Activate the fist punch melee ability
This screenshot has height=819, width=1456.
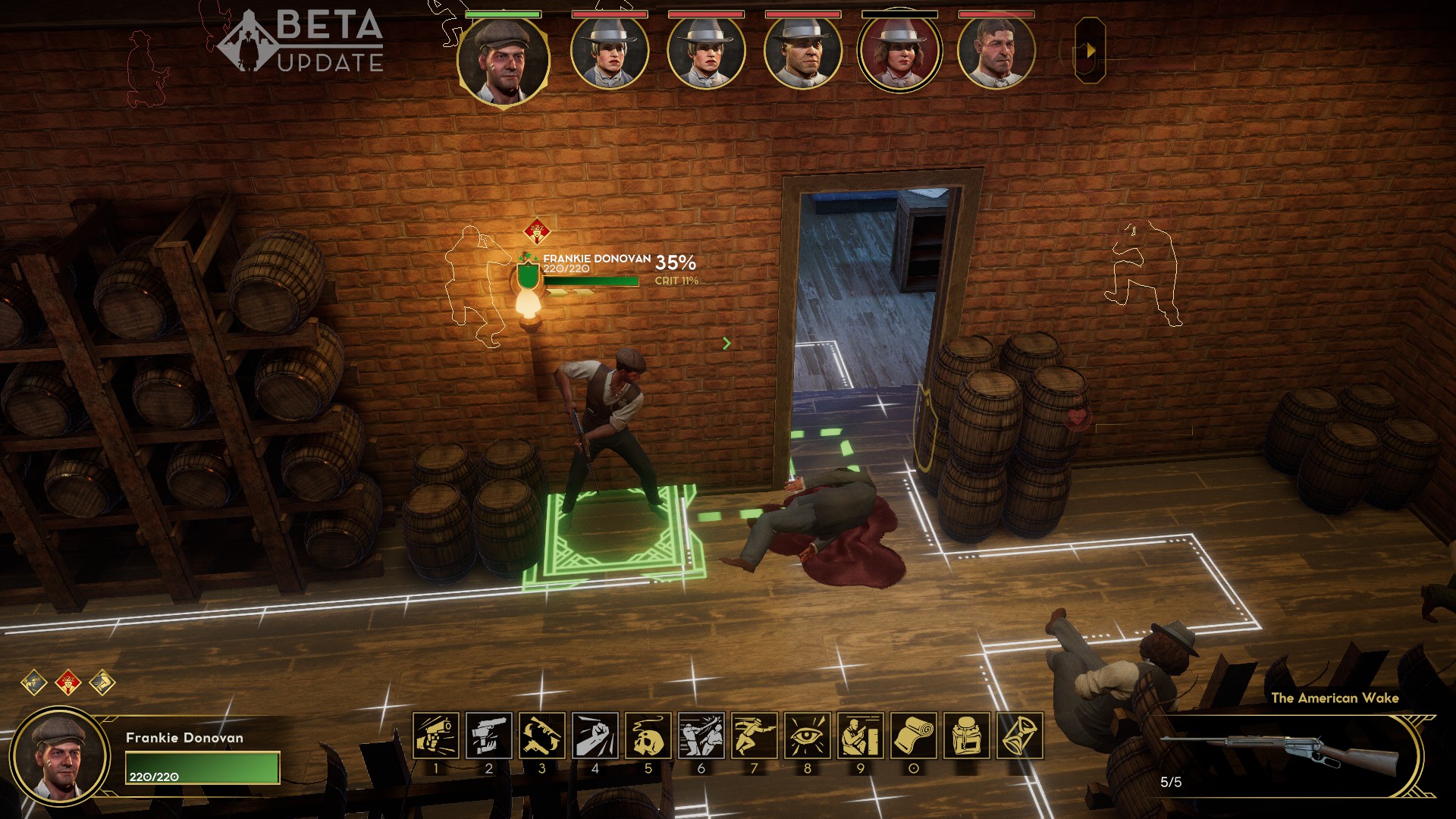pos(595,735)
